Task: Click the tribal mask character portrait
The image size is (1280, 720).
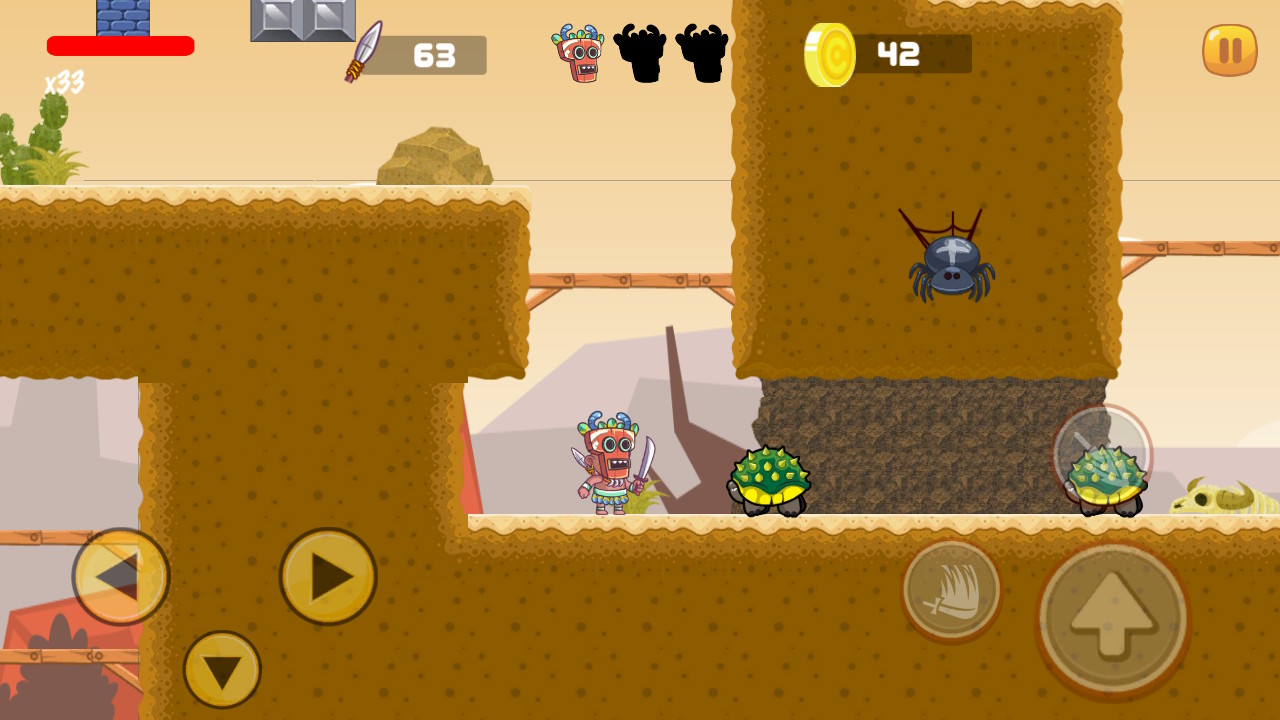Action: click(x=578, y=53)
